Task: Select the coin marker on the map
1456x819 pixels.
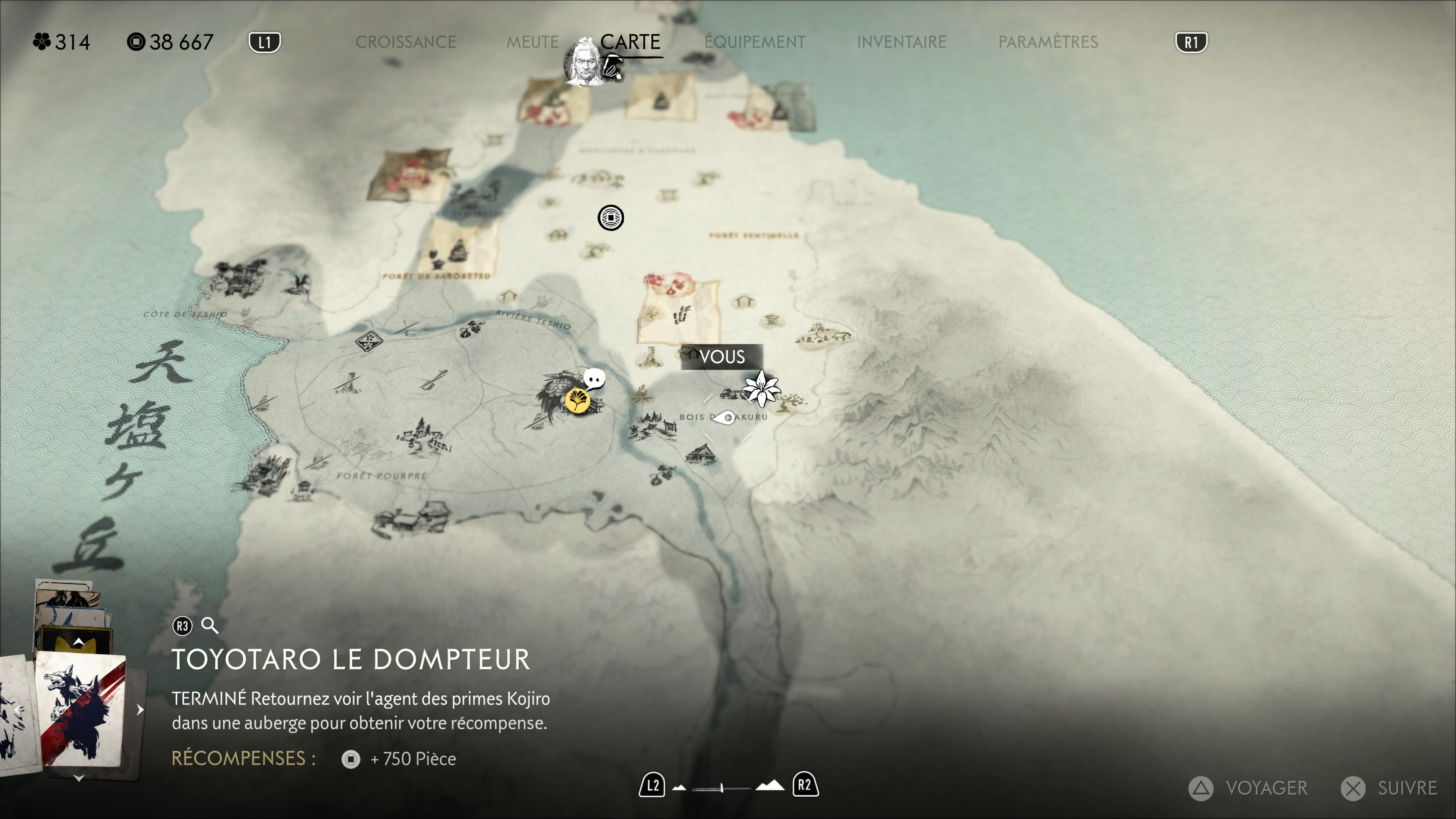Action: [x=610, y=218]
